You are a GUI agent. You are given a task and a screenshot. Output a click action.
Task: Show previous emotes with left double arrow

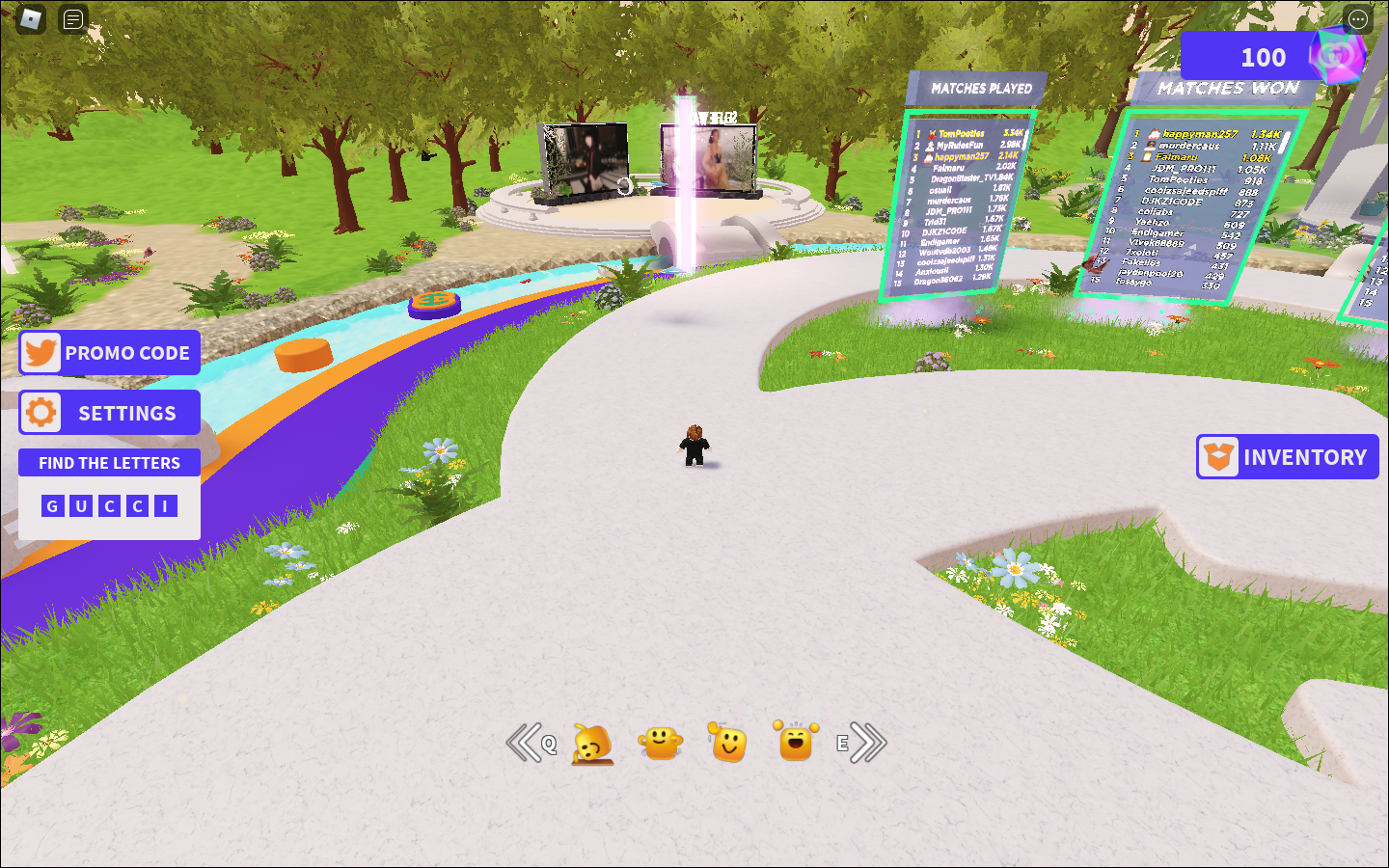coord(525,743)
